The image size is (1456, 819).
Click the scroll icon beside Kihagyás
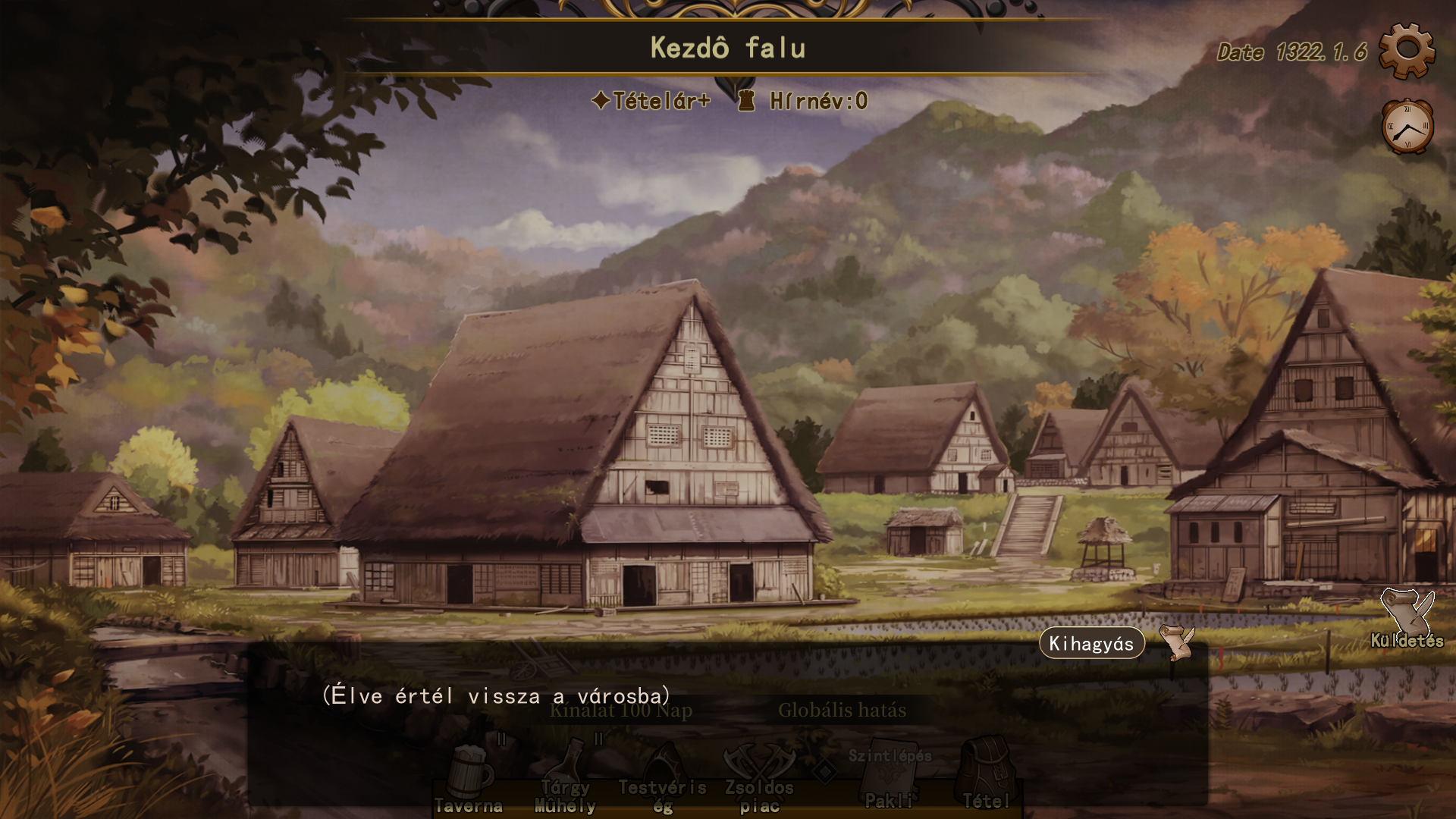pos(1176,642)
